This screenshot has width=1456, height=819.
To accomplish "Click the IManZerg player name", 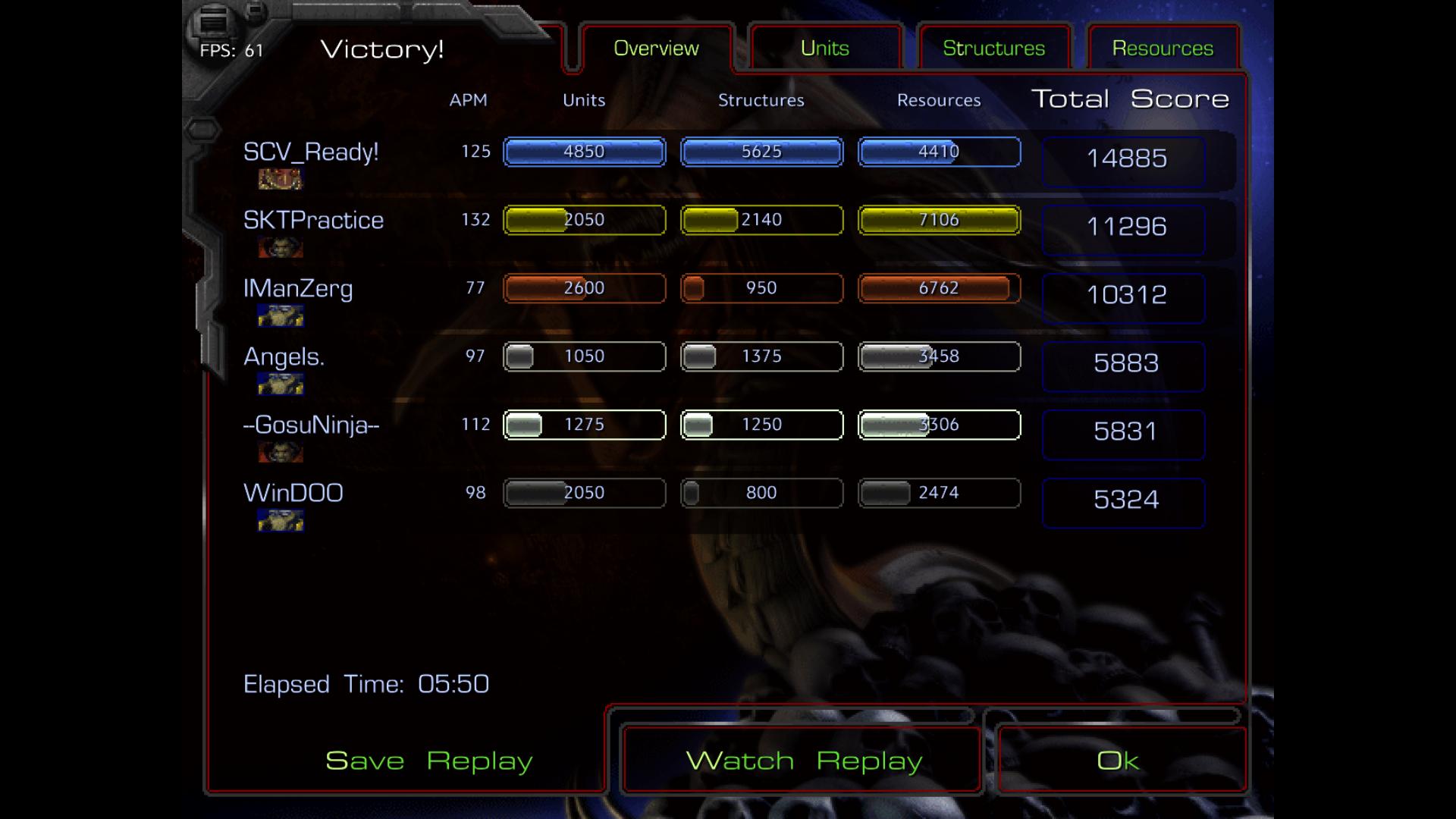I will 298,289.
